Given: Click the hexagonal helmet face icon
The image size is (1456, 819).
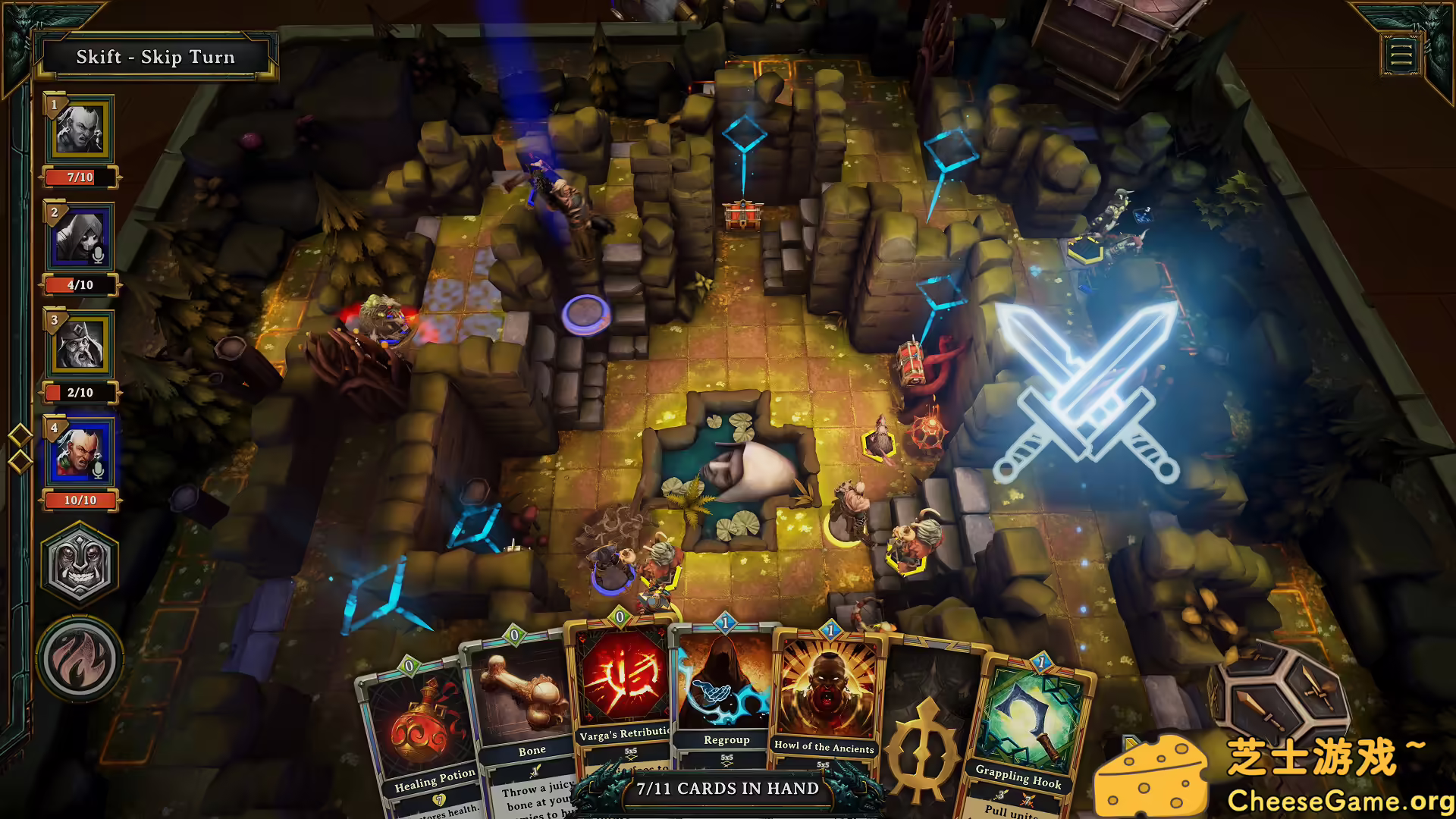Looking at the screenshot, I should tap(80, 563).
